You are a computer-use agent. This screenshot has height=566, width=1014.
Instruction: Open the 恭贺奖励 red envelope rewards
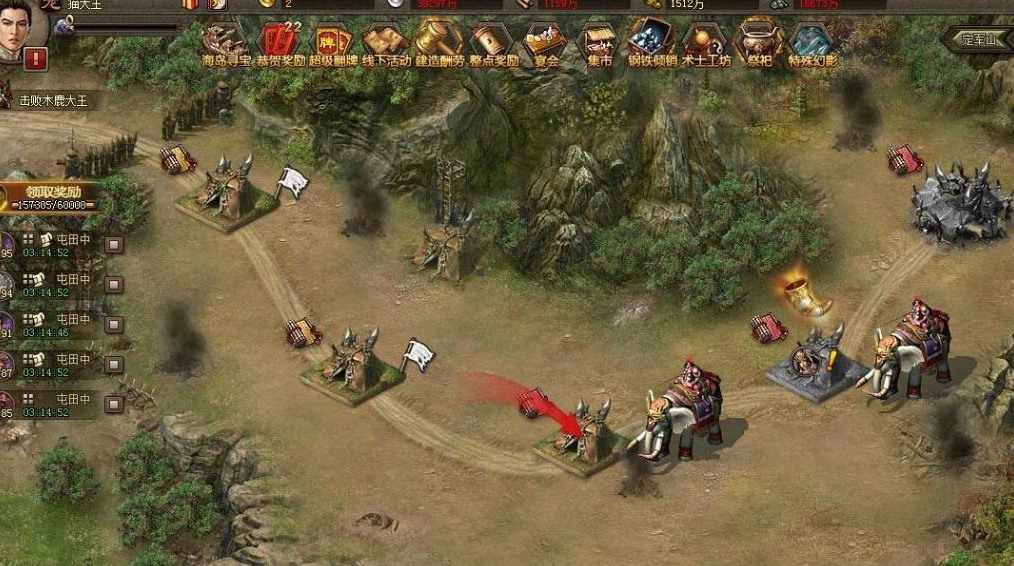279,42
